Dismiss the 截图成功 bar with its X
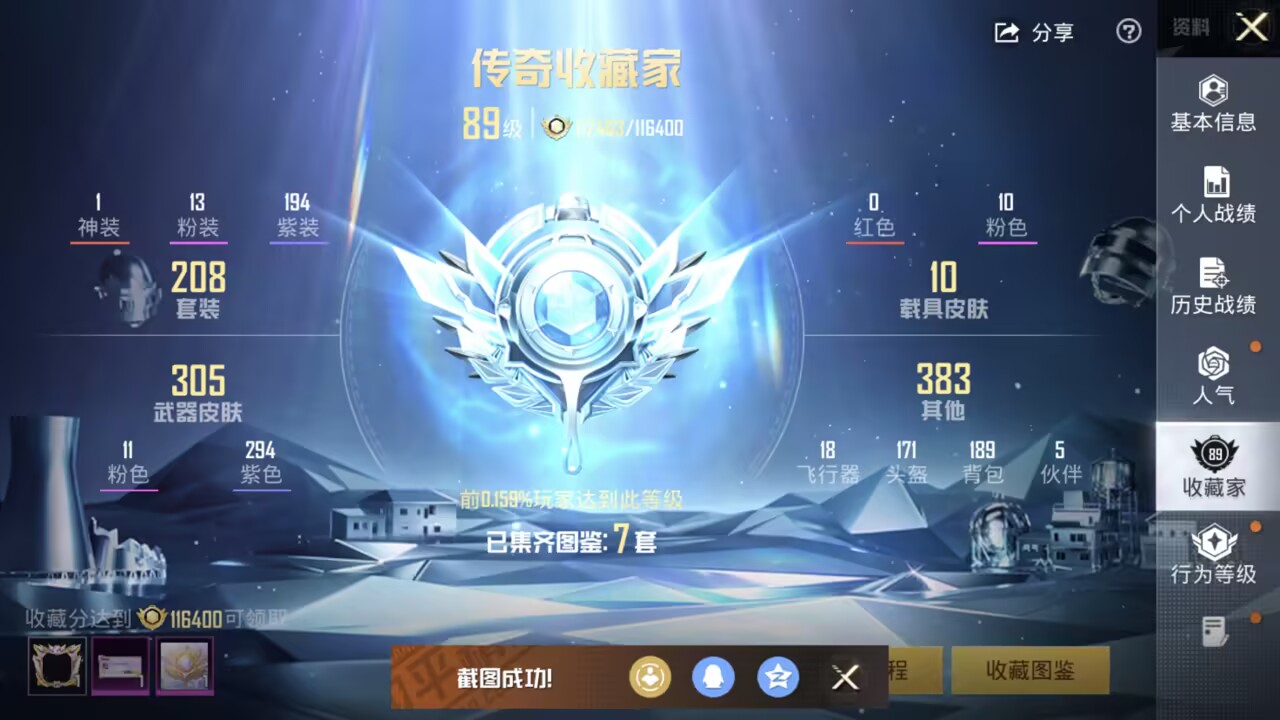The image size is (1280, 720). coord(845,677)
